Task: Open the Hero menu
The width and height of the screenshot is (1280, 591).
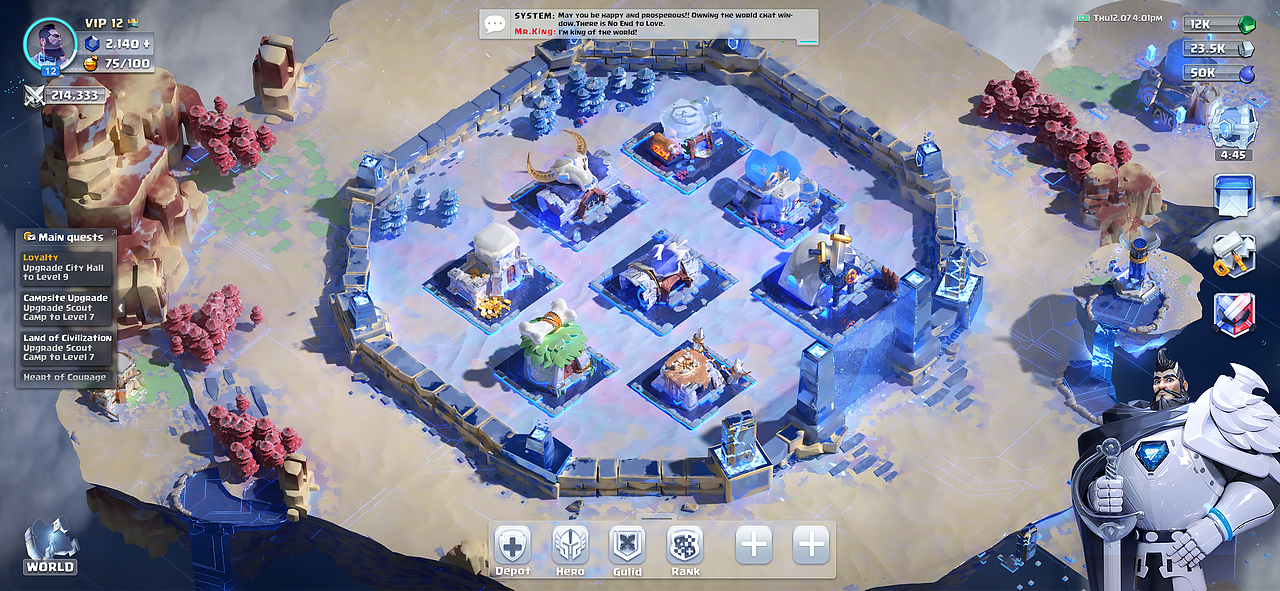Action: click(570, 548)
